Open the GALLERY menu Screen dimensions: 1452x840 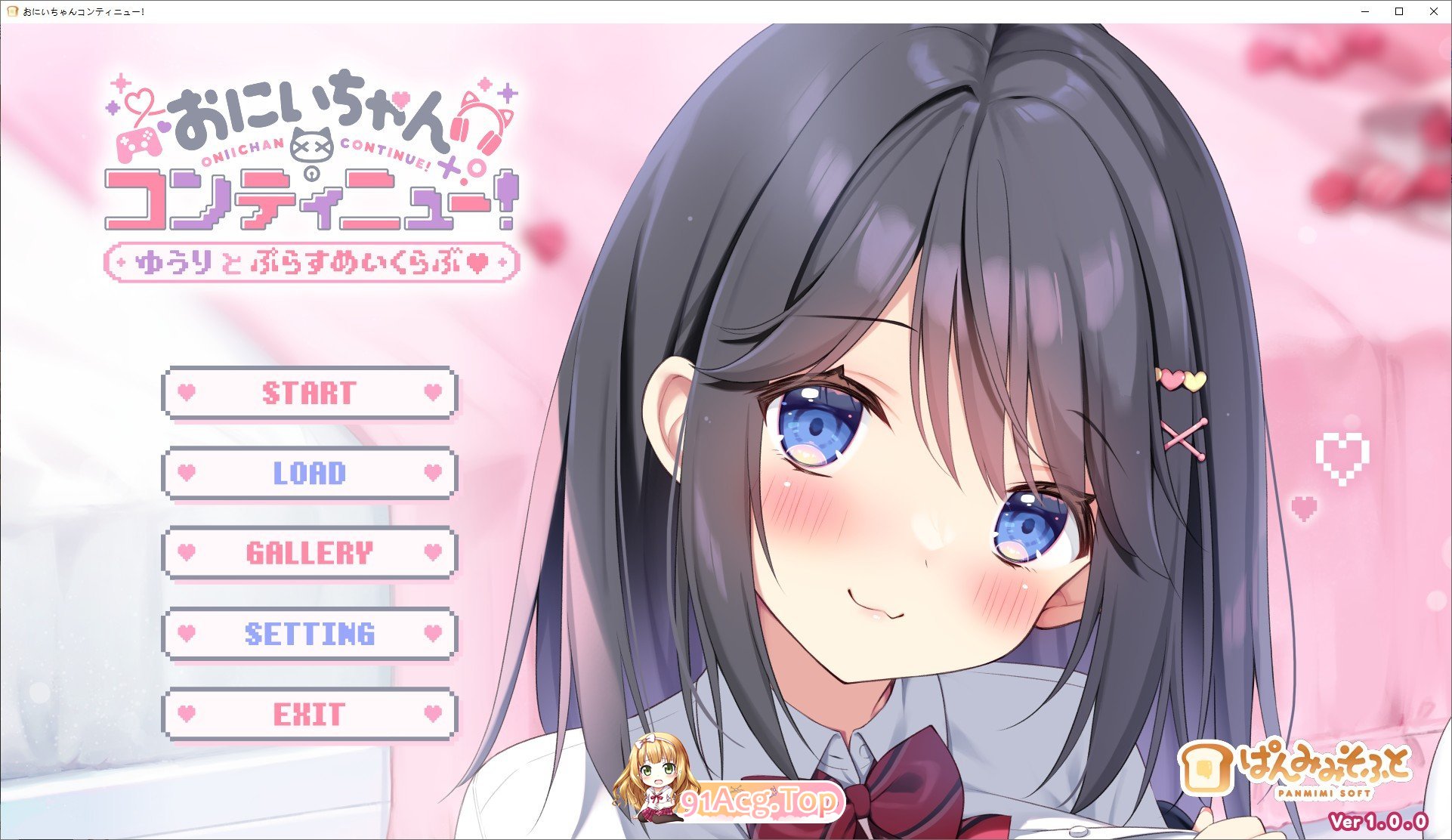pos(310,554)
